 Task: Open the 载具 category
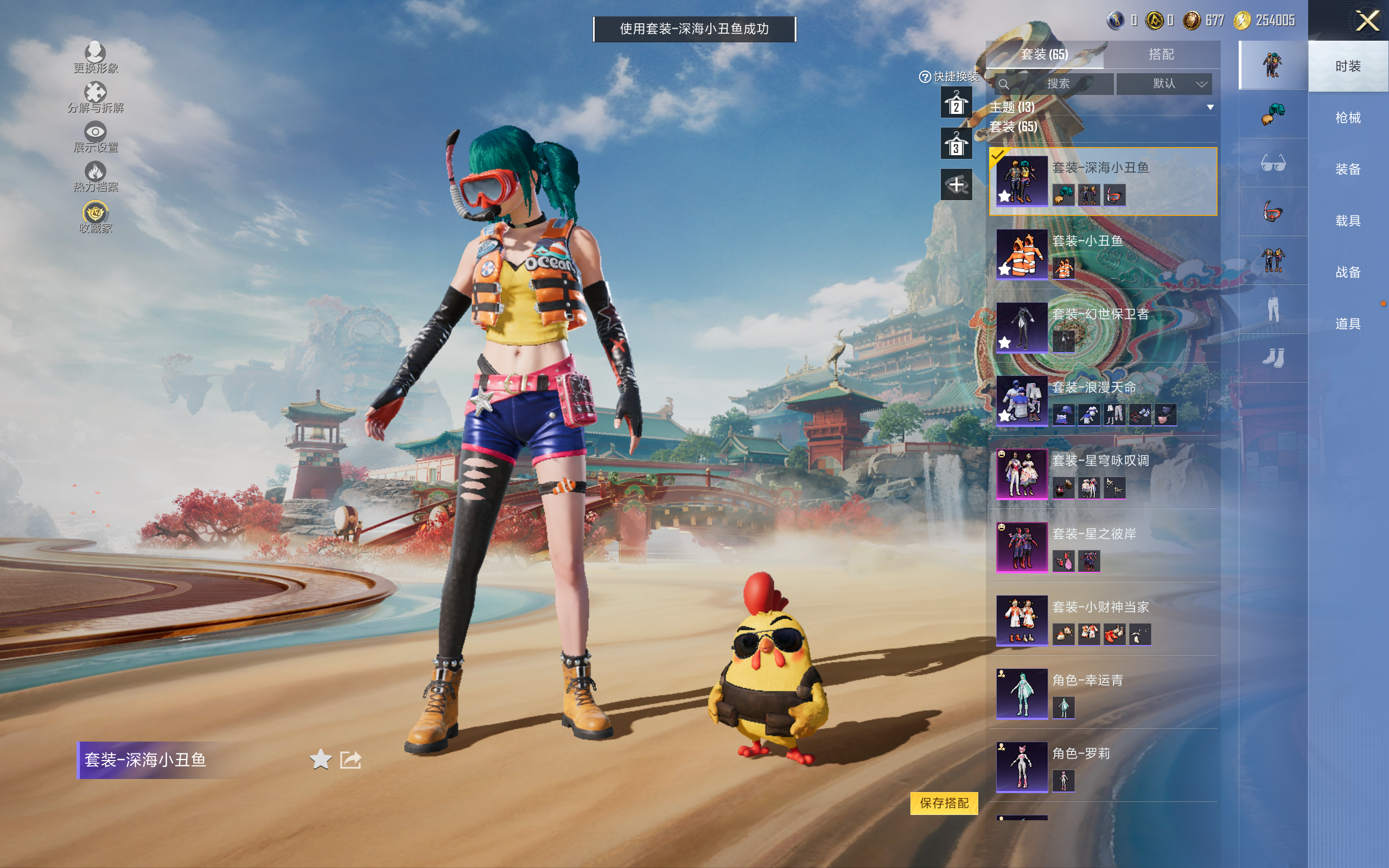pyautogui.click(x=1347, y=221)
